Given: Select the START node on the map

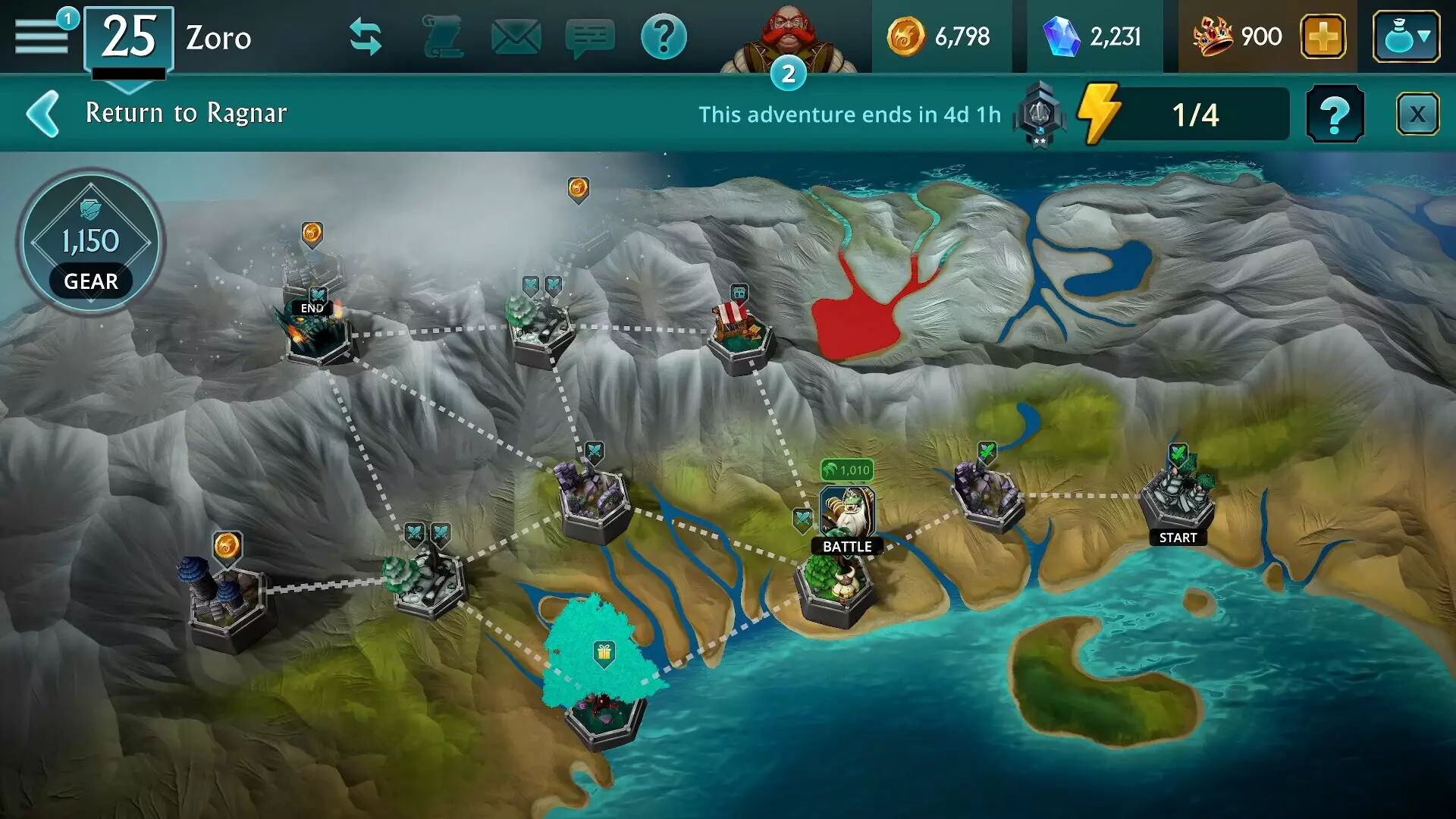Looking at the screenshot, I should (x=1178, y=497).
